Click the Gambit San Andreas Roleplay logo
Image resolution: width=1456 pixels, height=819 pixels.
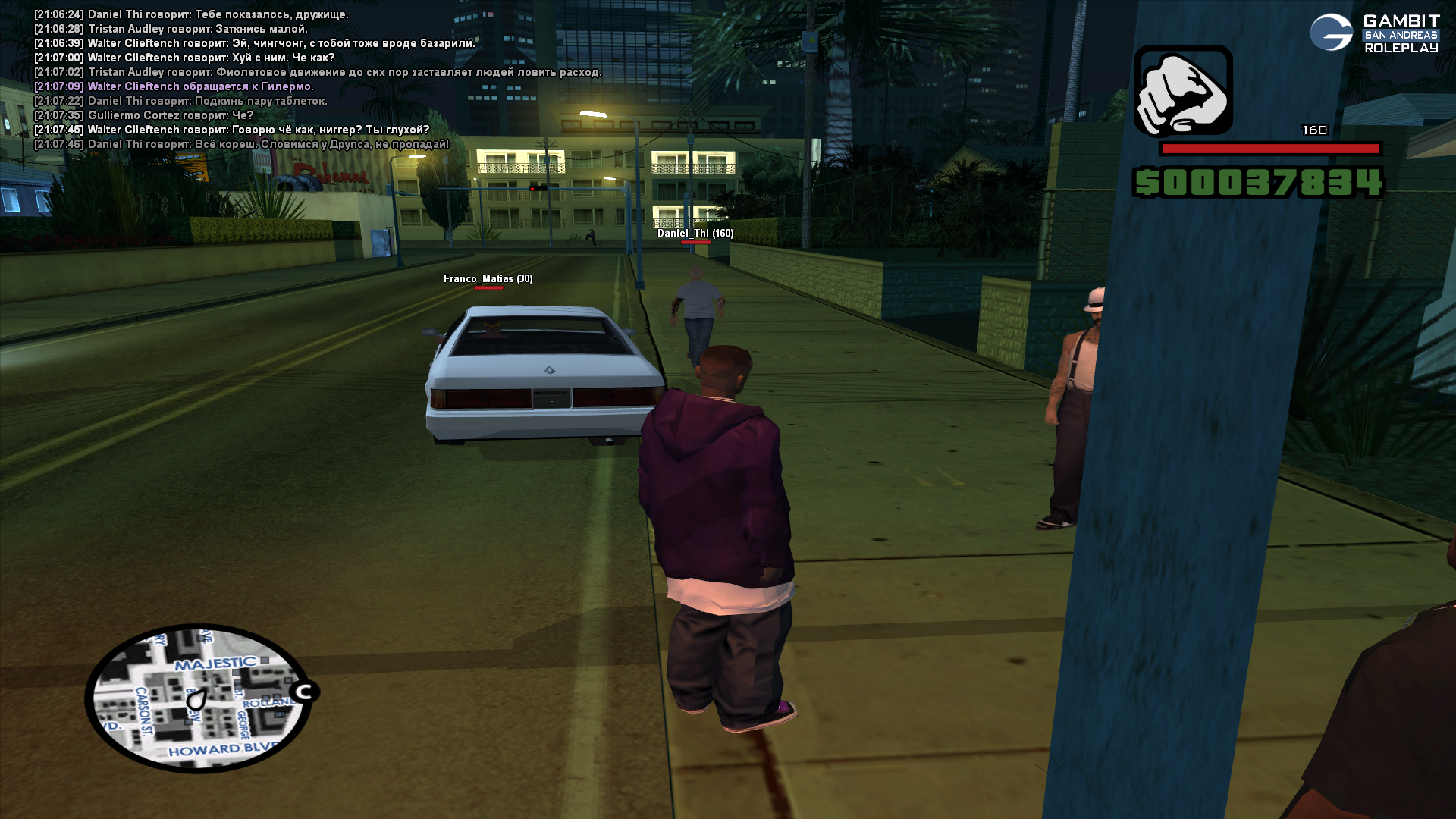(x=1374, y=33)
